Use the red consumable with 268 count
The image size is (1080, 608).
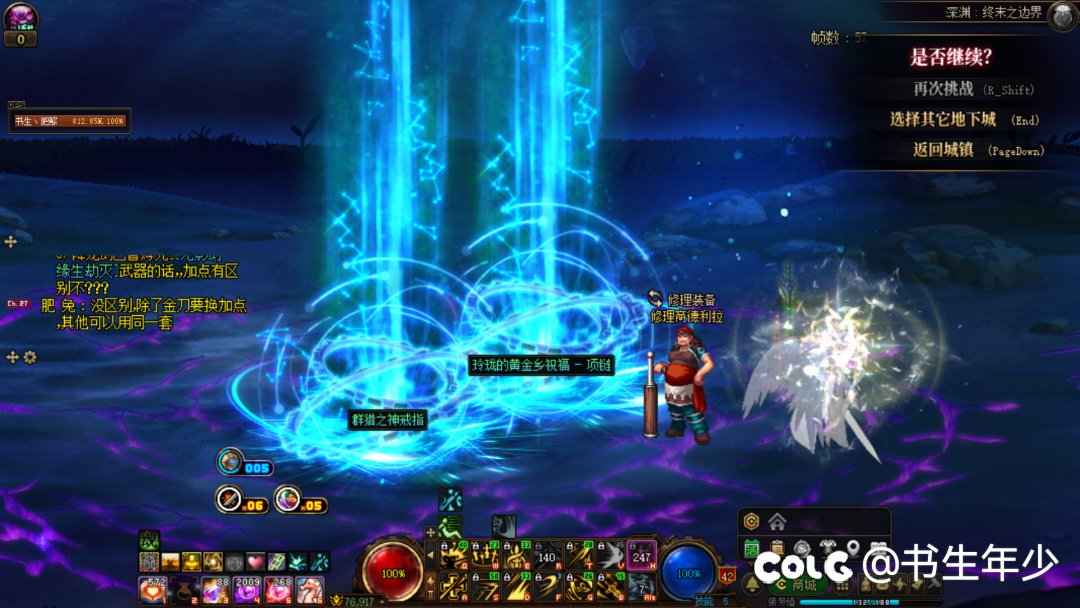(278, 590)
